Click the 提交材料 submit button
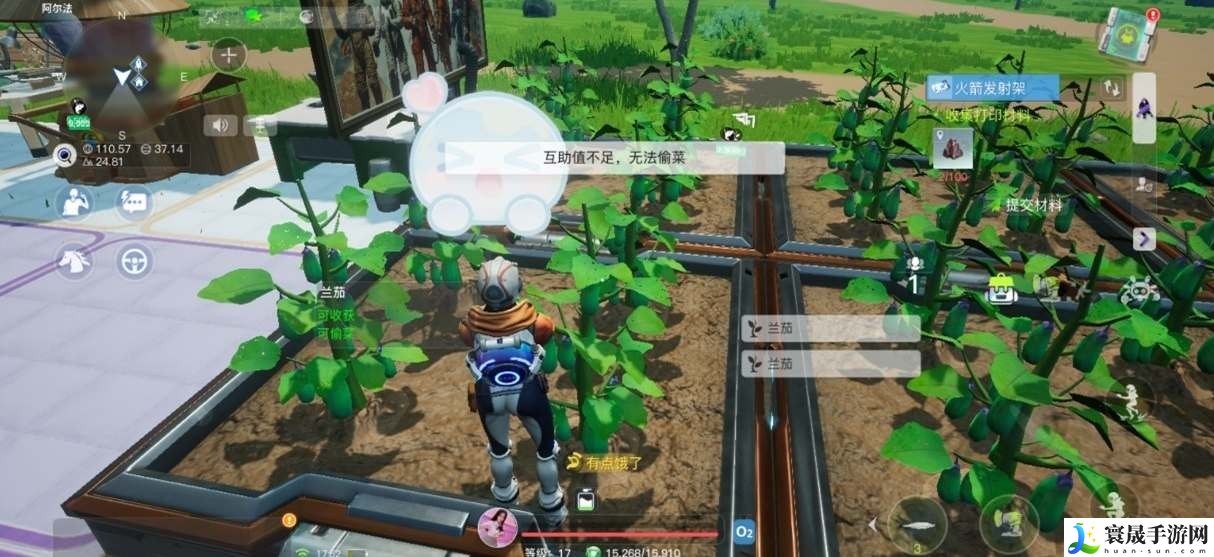This screenshot has height=557, width=1214. pyautogui.click(x=1034, y=205)
